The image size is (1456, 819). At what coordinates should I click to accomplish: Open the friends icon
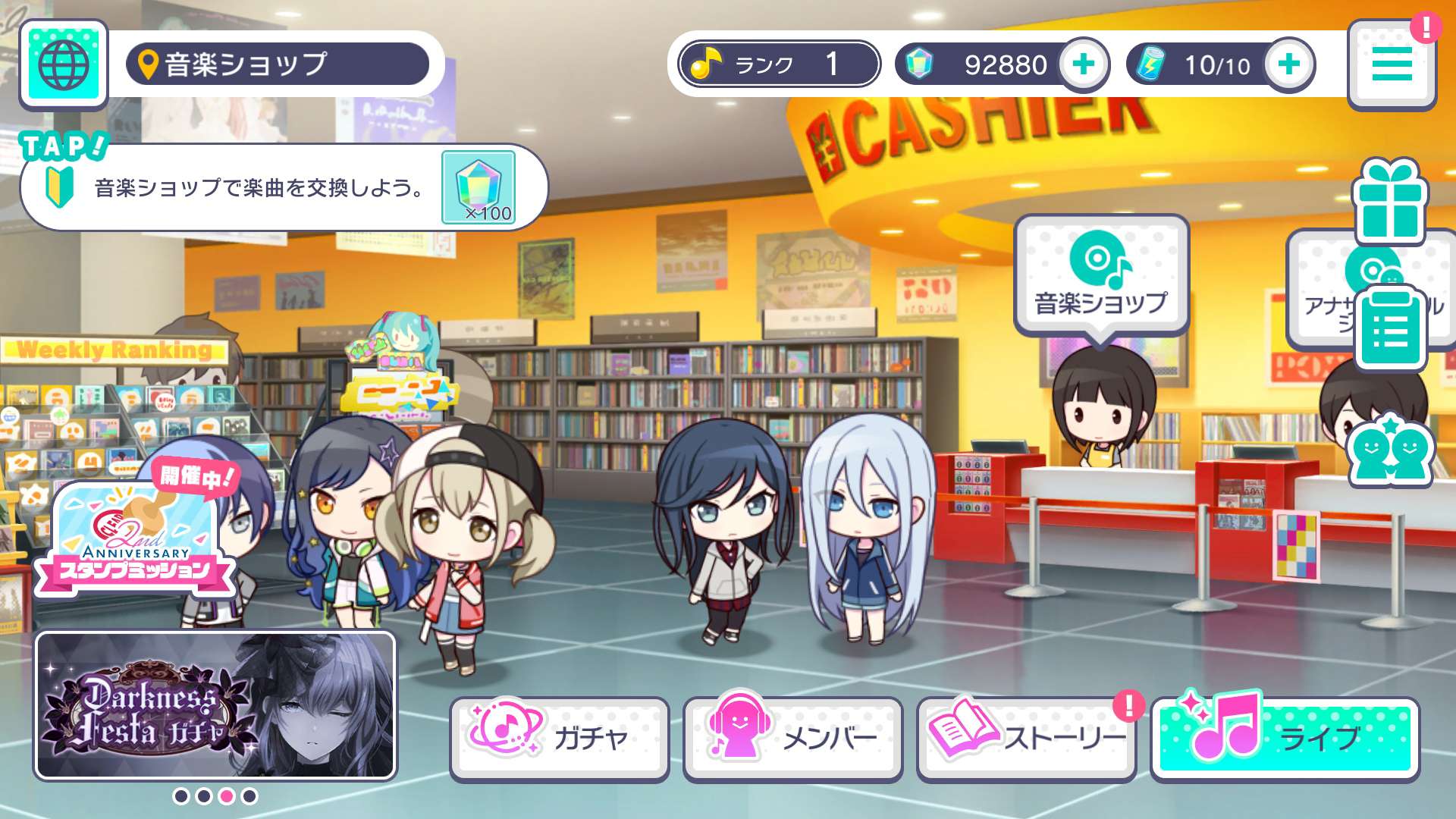[1389, 450]
